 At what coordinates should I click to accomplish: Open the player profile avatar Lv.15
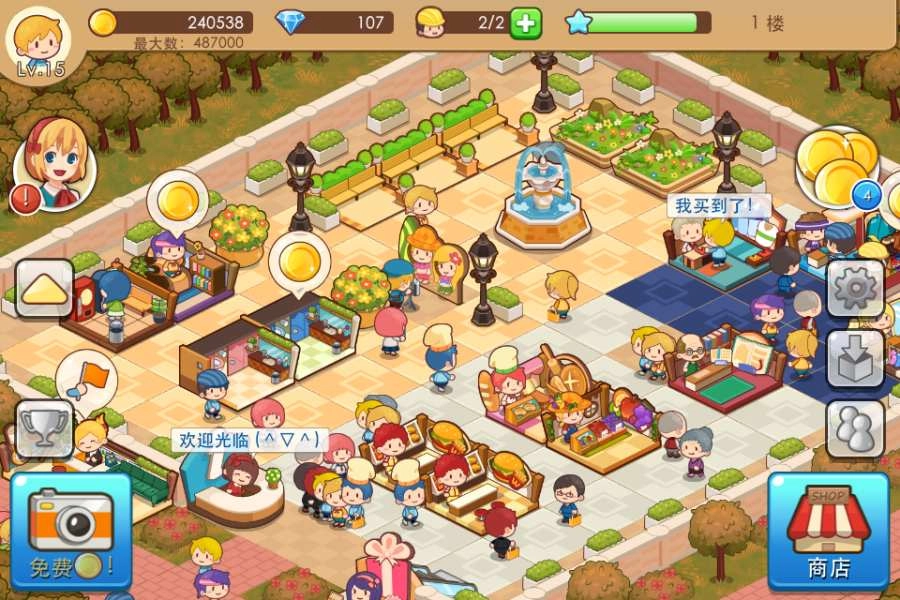(40, 40)
